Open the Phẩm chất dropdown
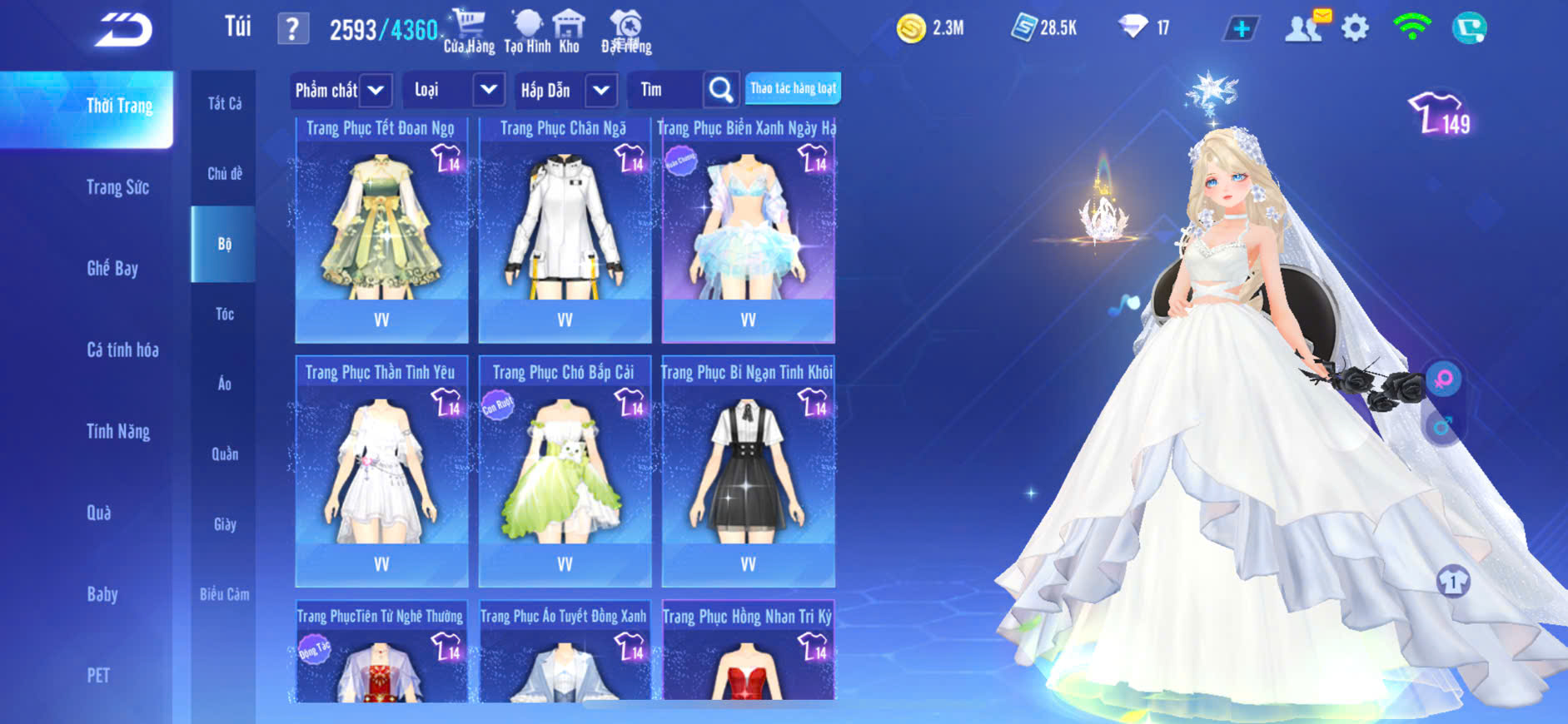 coord(376,90)
